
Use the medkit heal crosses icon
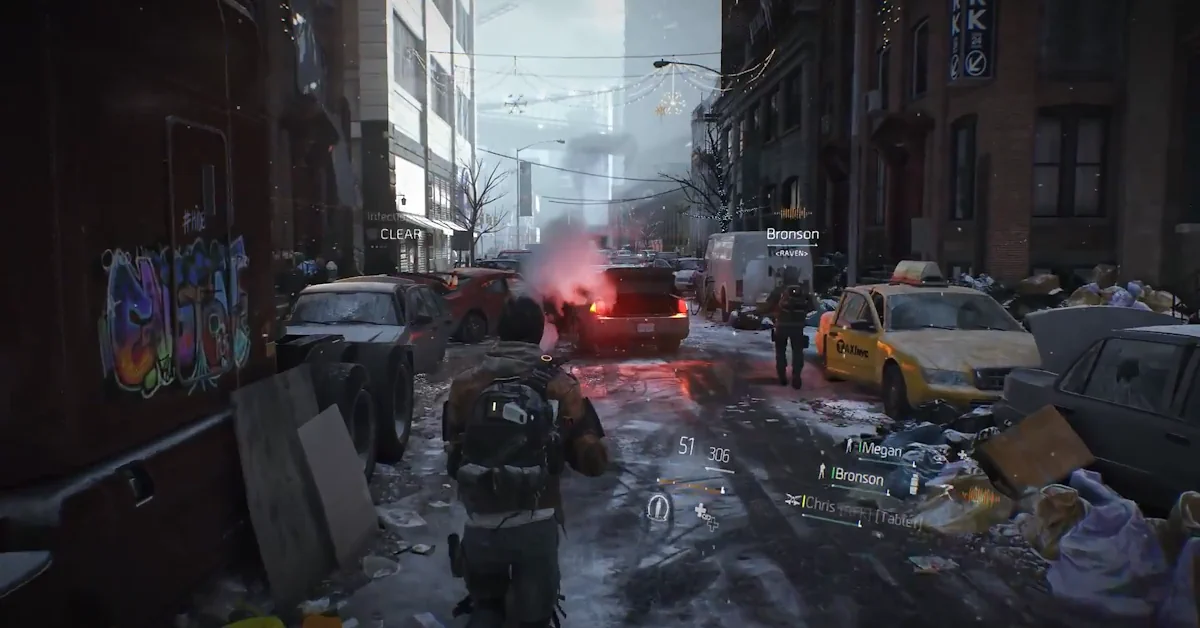[x=707, y=516]
